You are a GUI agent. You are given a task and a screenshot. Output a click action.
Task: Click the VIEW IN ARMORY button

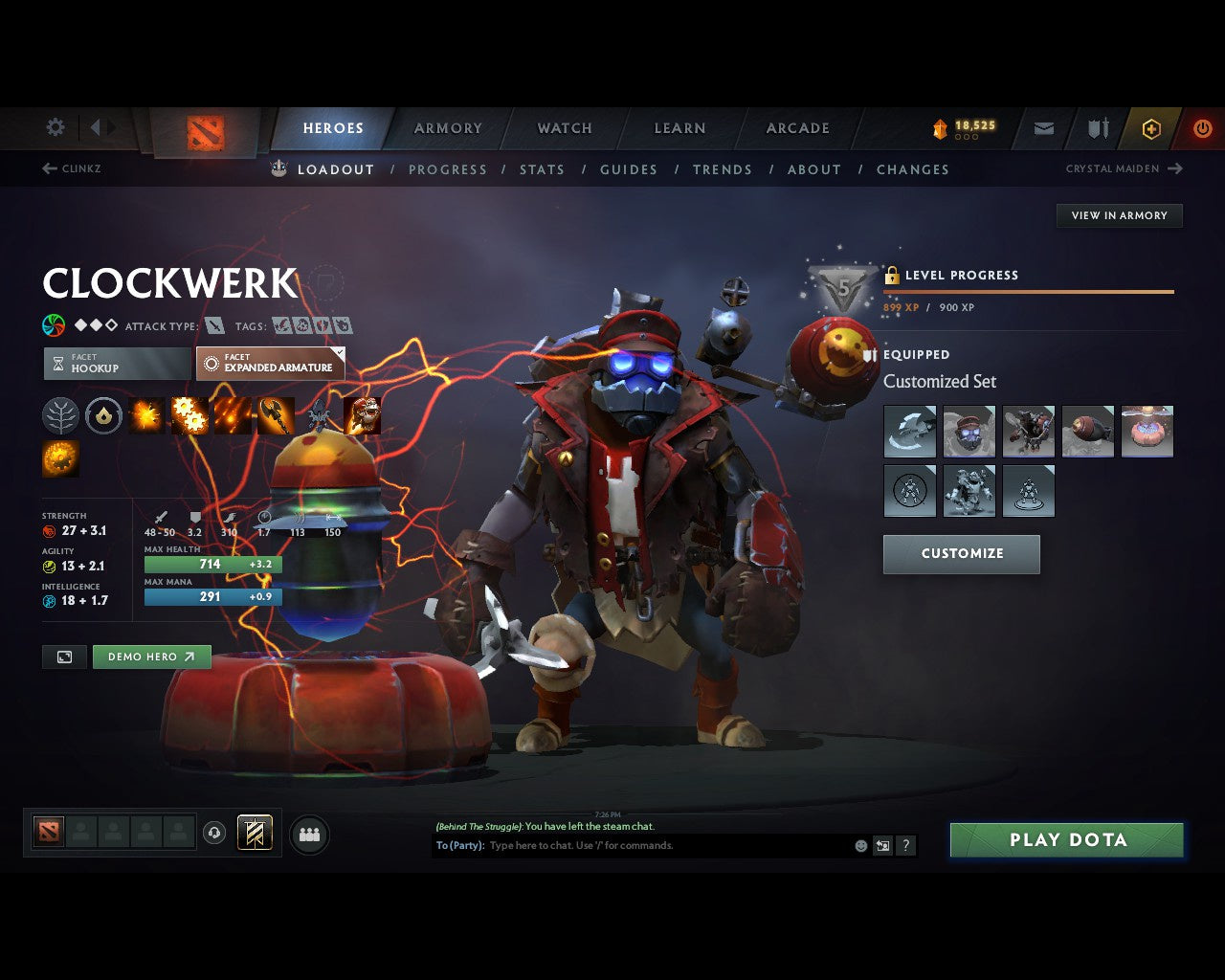[x=1119, y=215]
